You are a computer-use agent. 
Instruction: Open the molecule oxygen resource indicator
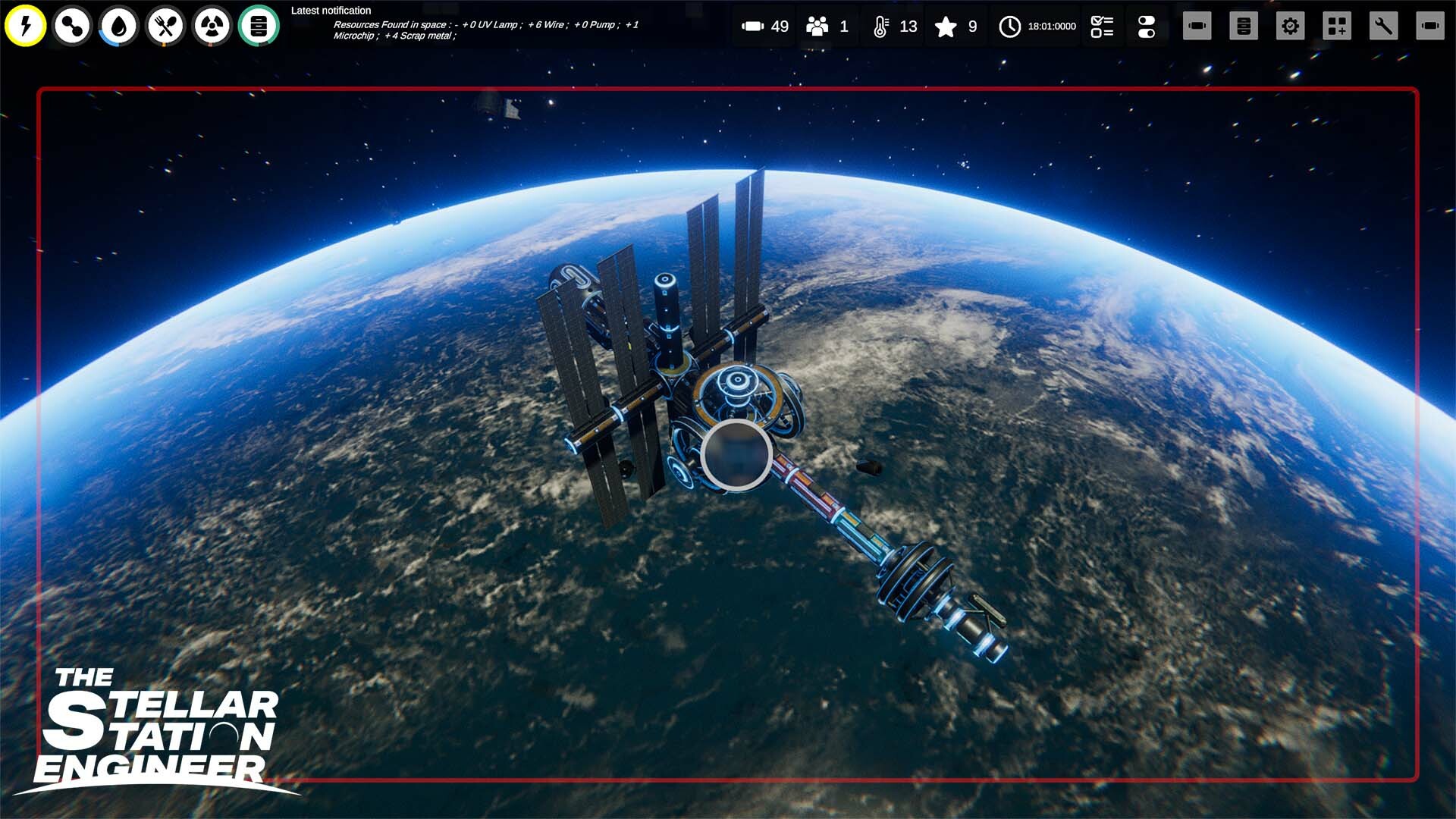click(71, 27)
